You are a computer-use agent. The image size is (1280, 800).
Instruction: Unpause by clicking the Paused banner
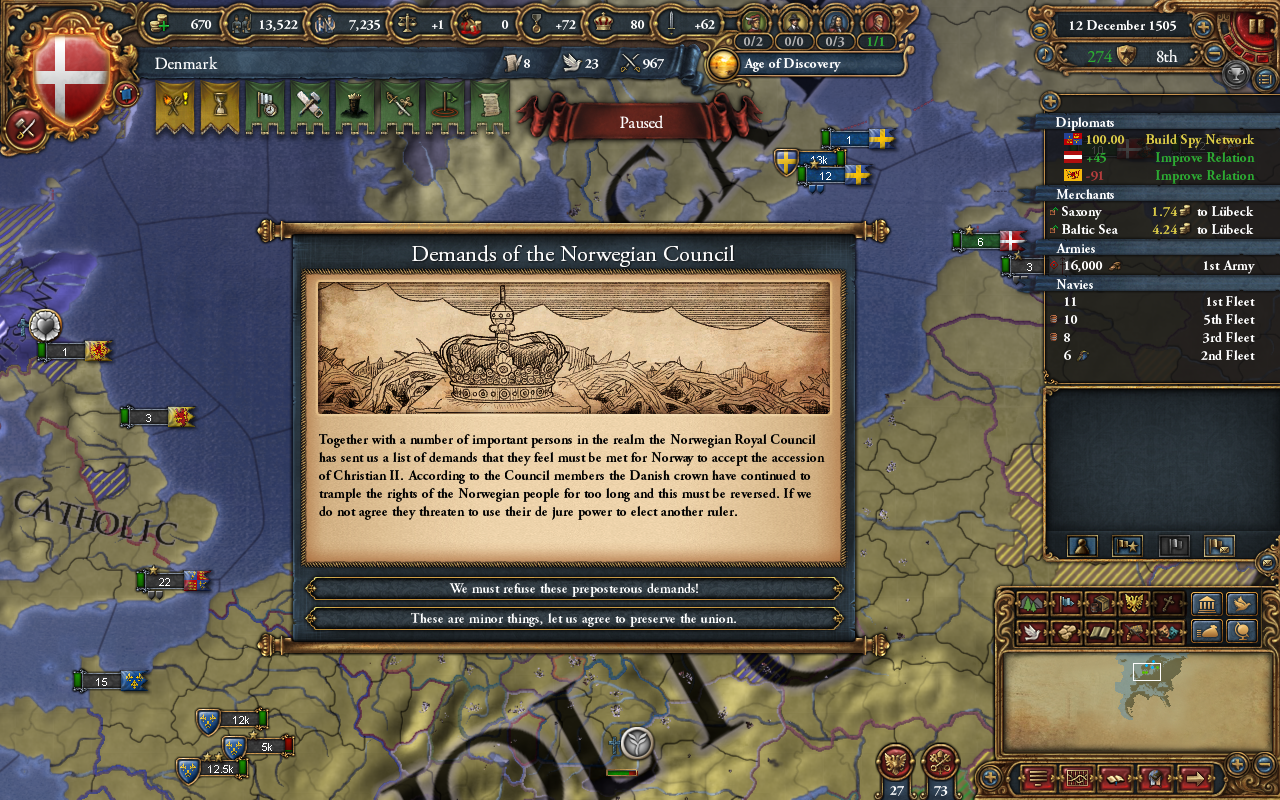(640, 122)
